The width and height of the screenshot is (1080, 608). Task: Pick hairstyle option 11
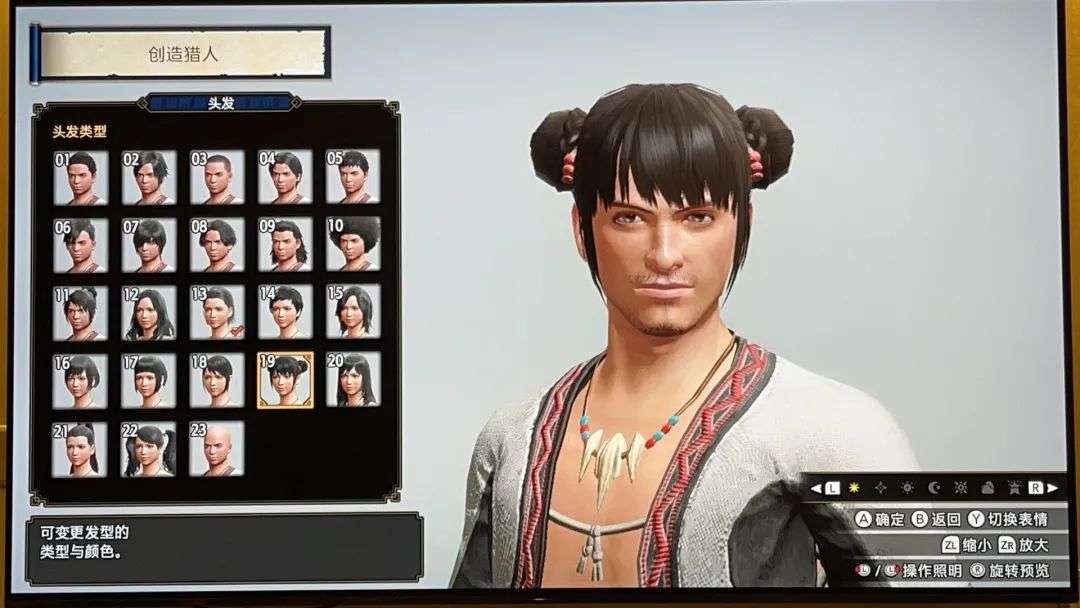(x=80, y=313)
